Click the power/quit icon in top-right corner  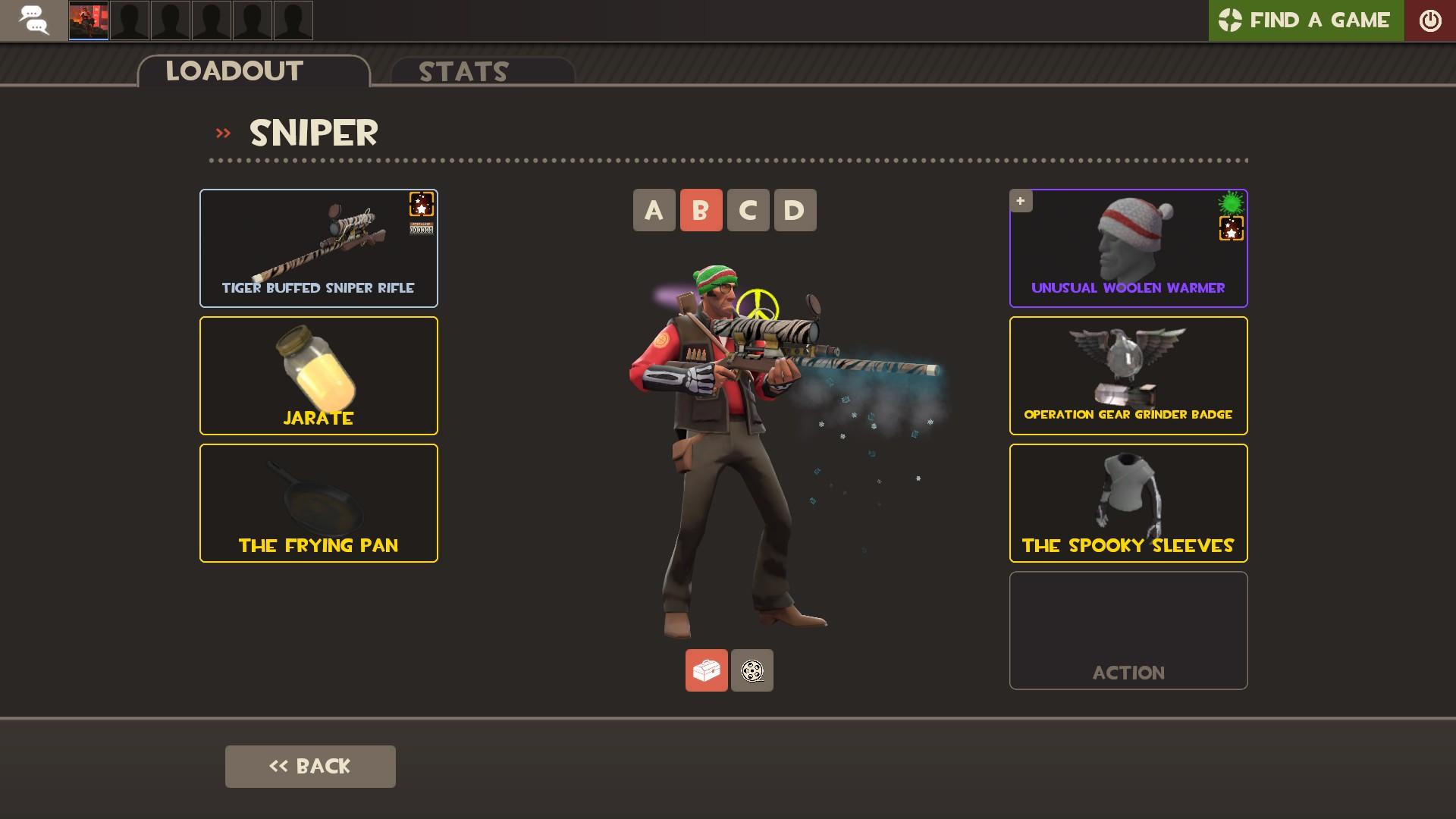point(1430,20)
